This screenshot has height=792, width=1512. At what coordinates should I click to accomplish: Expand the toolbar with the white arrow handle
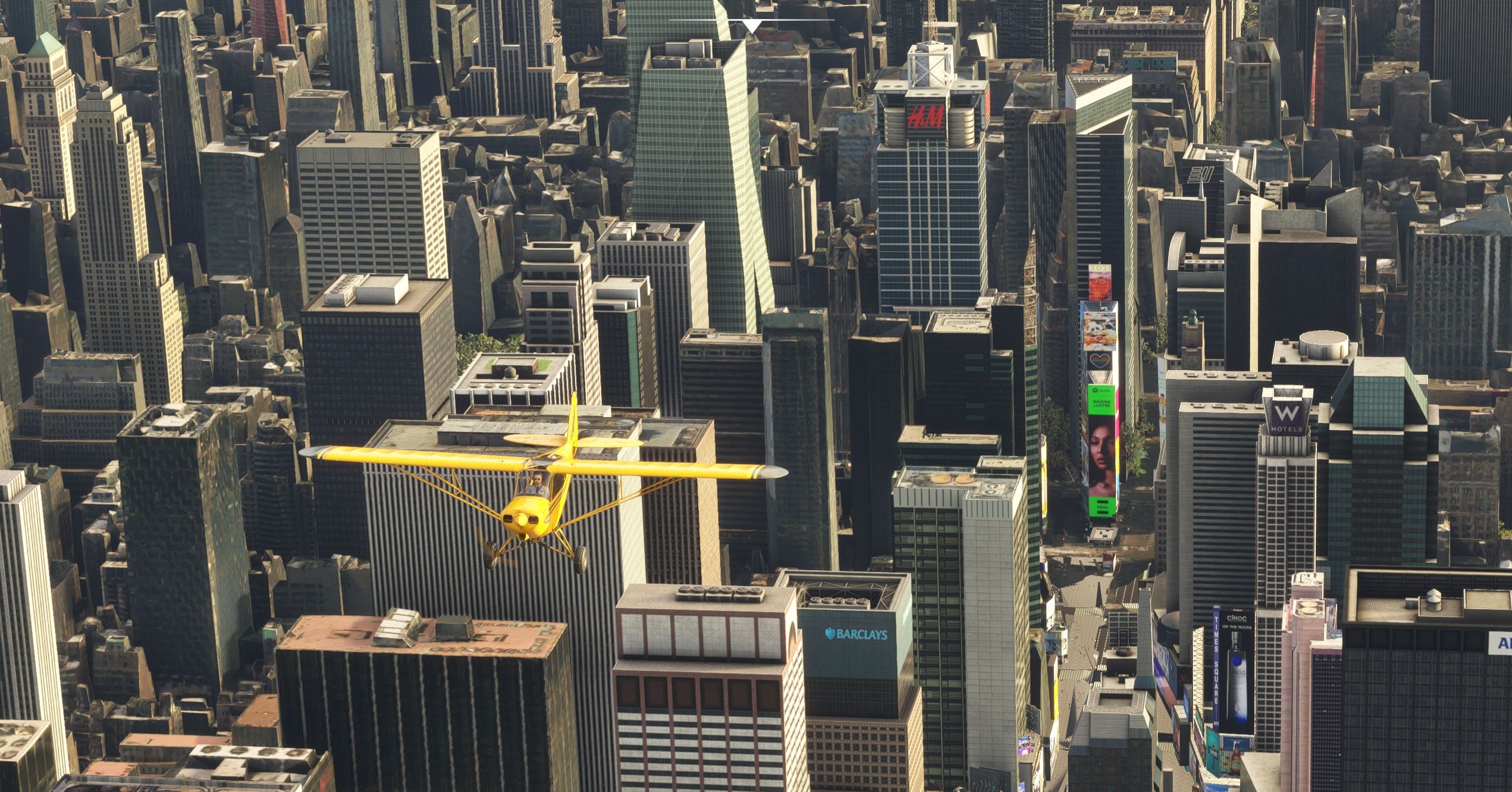pos(752,26)
